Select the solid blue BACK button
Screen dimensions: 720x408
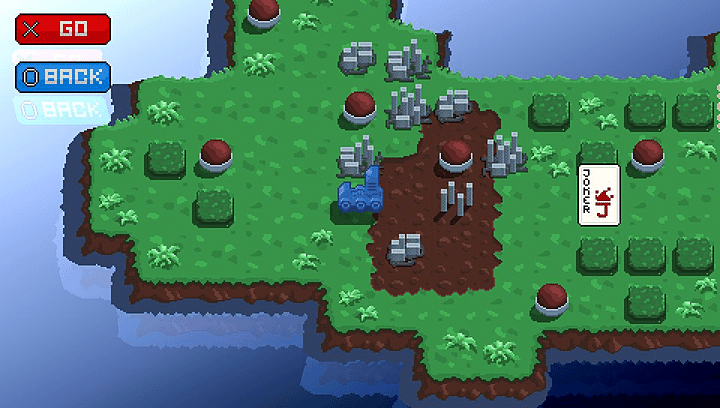tap(62, 76)
